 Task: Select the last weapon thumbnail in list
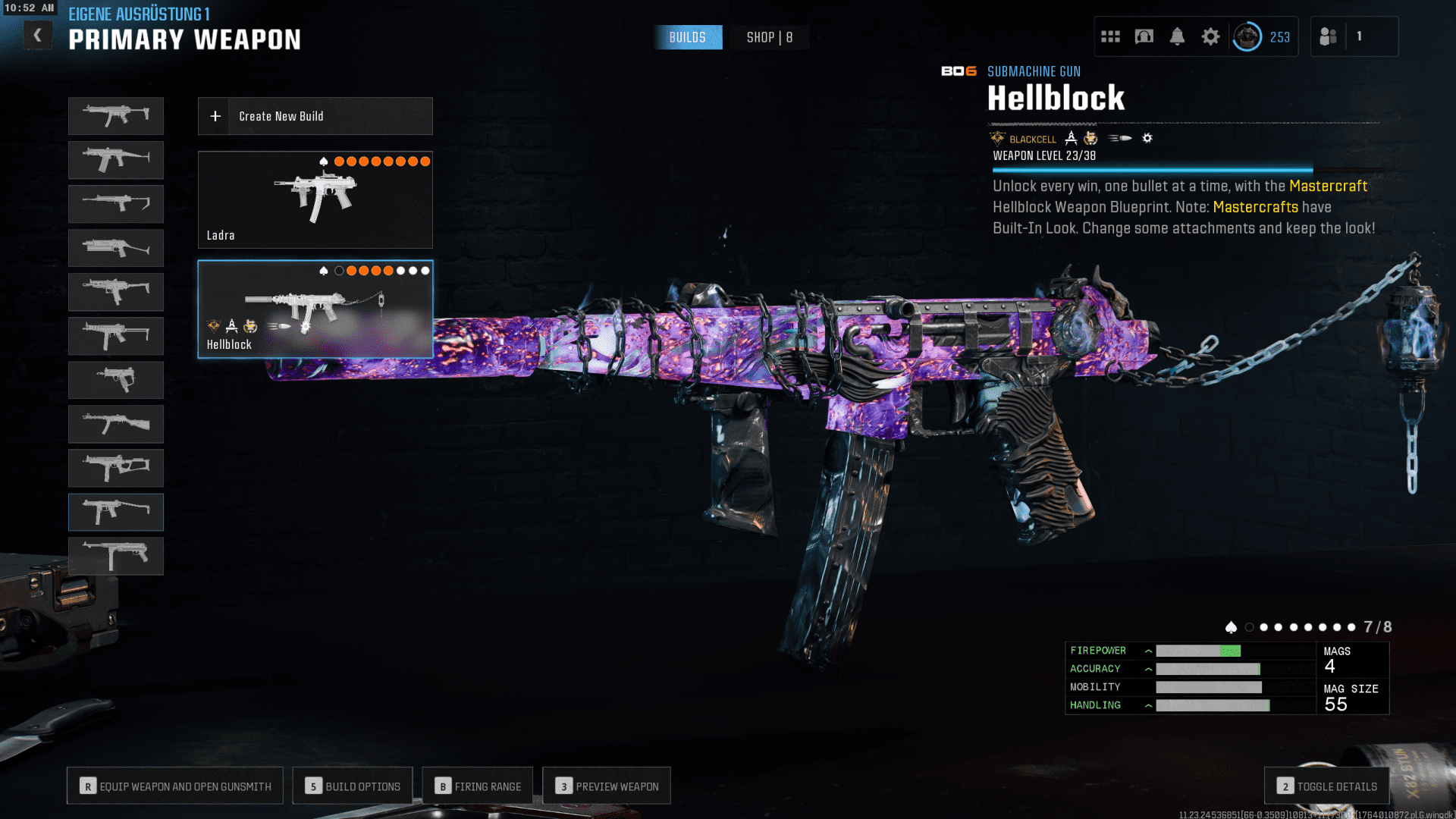pos(116,556)
